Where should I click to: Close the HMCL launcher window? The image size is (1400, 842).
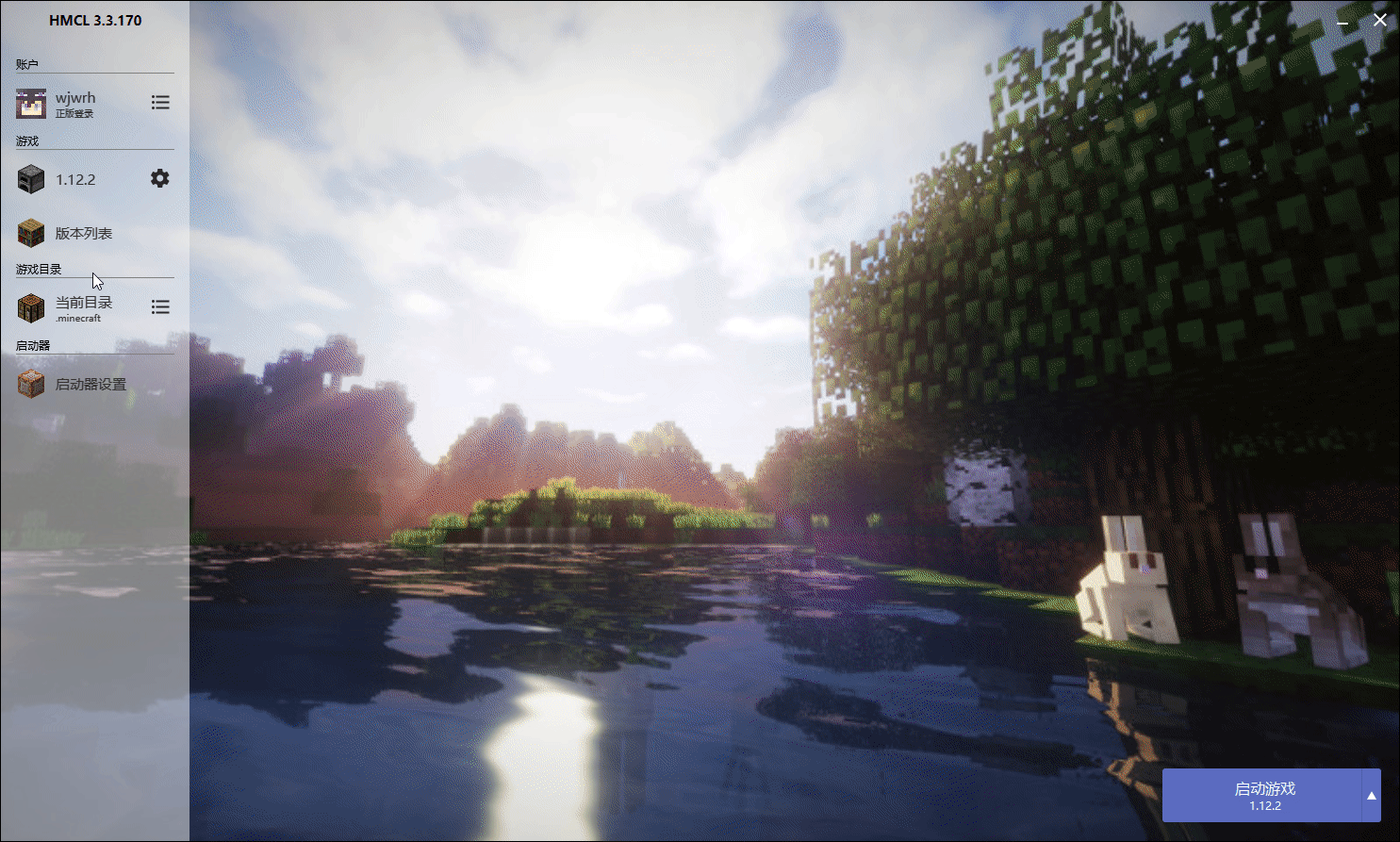click(1380, 20)
